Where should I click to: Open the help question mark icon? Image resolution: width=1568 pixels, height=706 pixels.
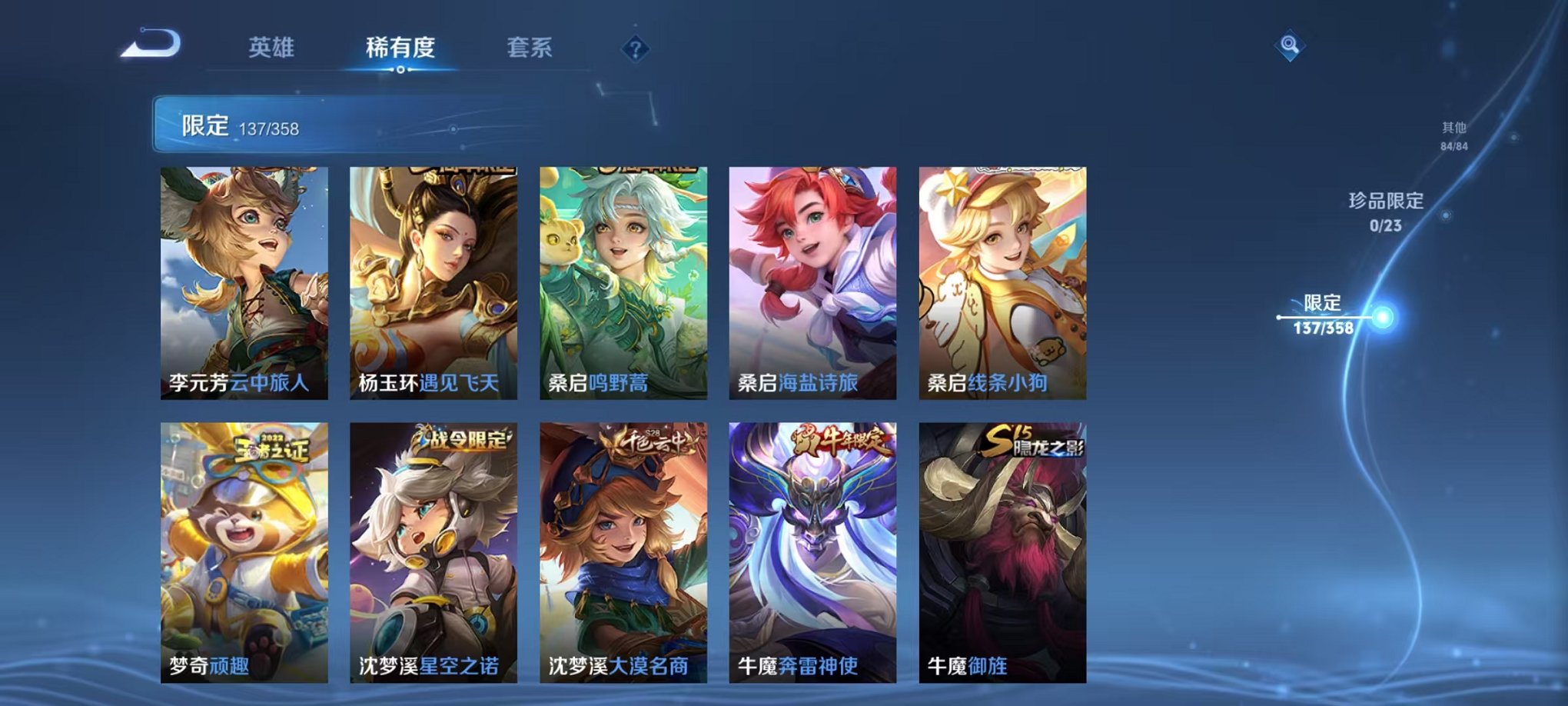[633, 50]
